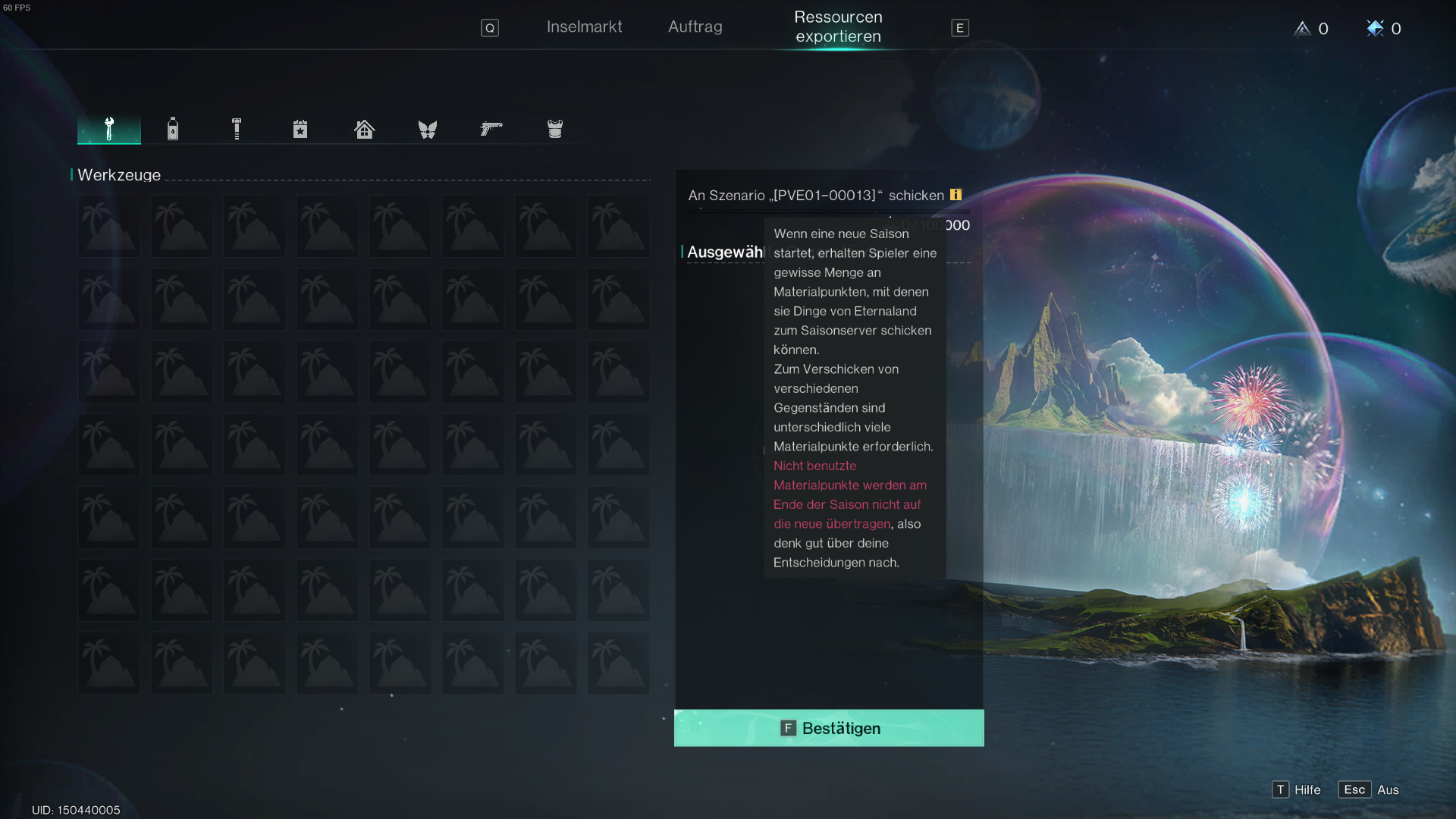Select the pistol weapons category

click(491, 129)
